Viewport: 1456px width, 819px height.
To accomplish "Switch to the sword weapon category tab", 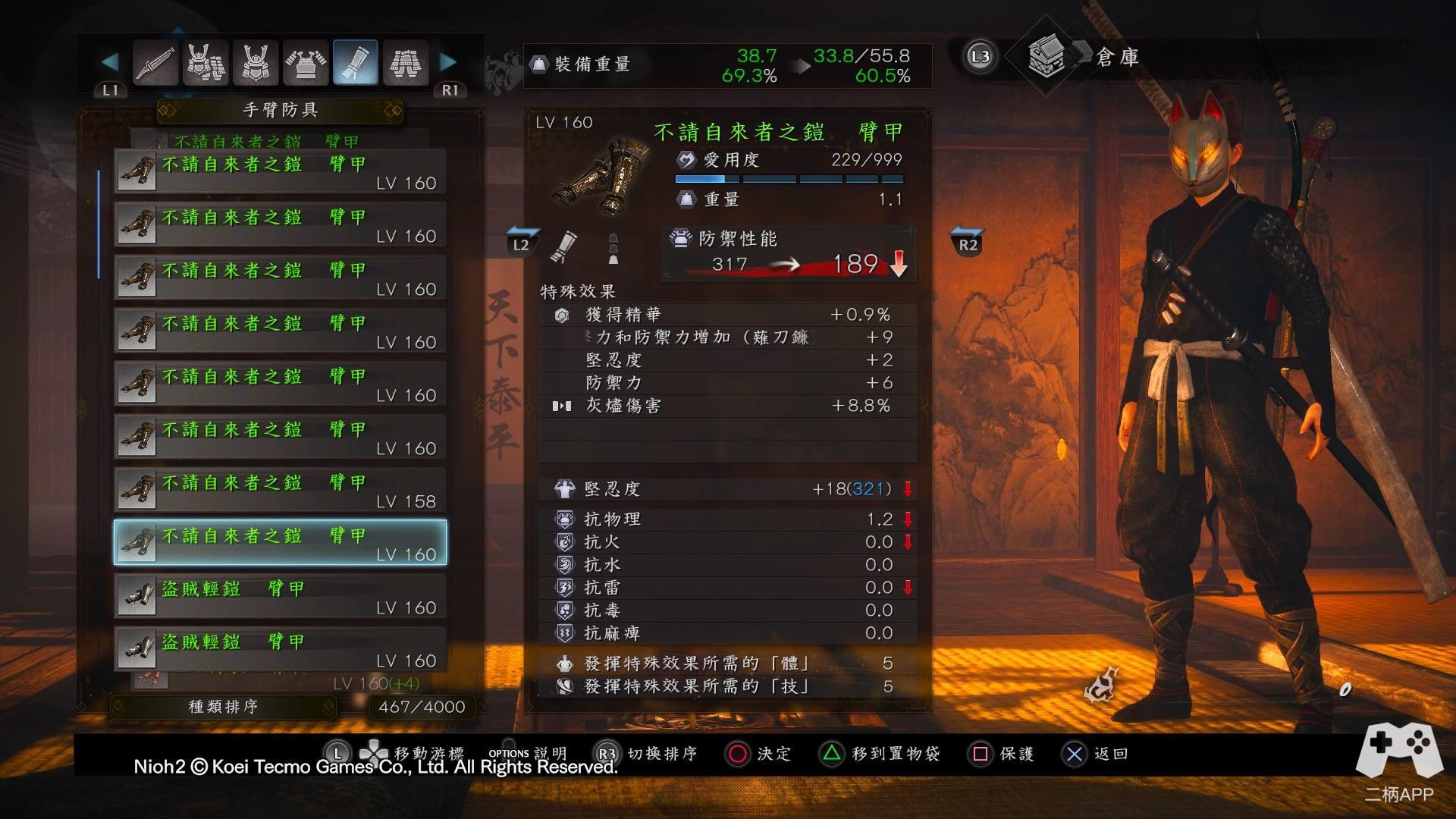I will (155, 63).
